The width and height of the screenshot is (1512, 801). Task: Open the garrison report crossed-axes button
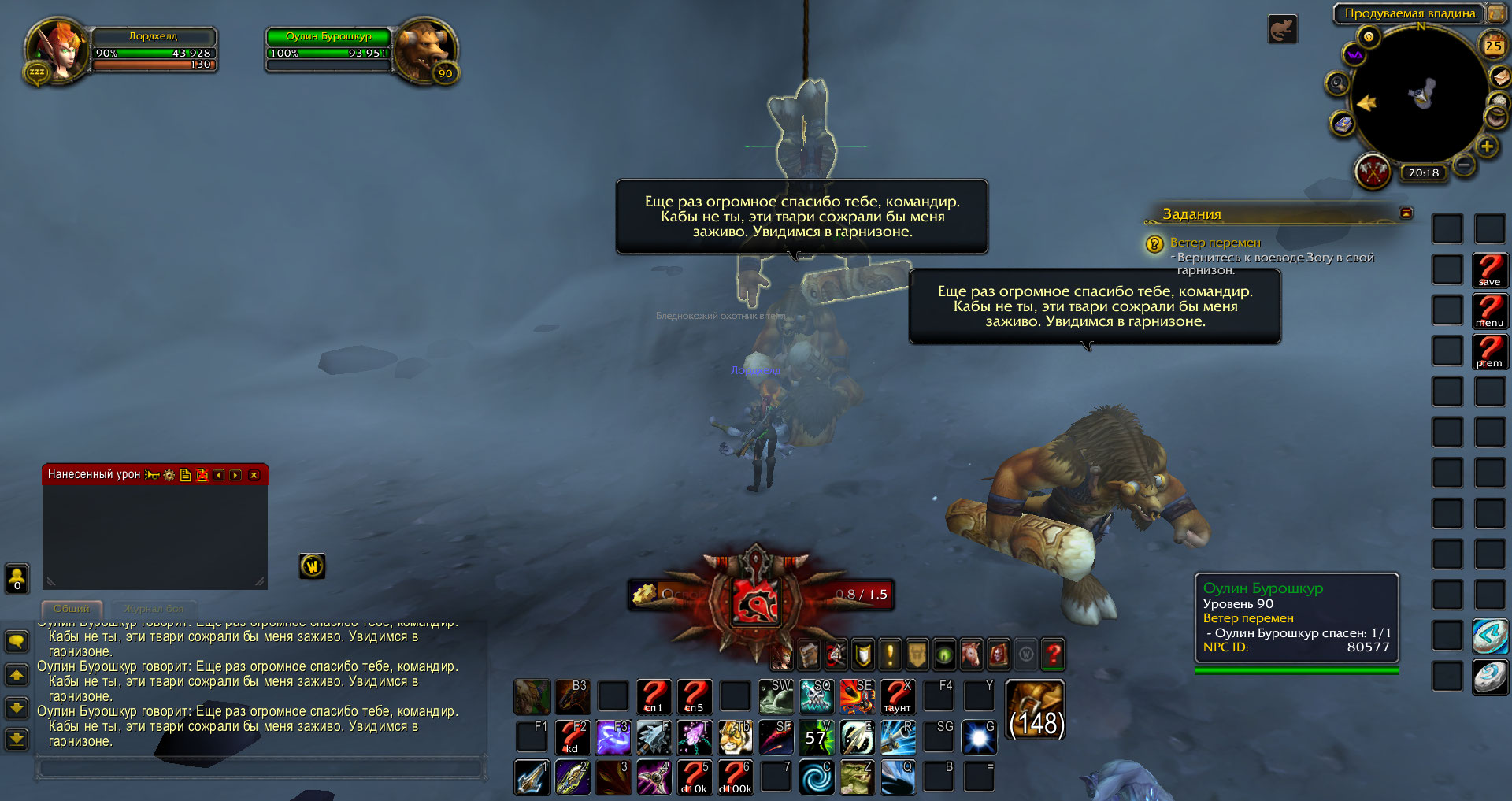1373,171
